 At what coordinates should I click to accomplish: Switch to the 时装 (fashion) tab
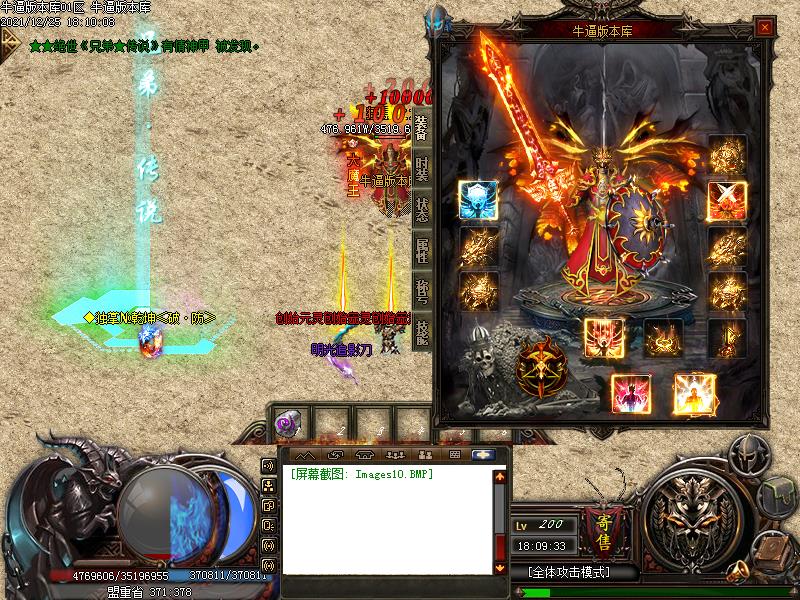coord(422,168)
